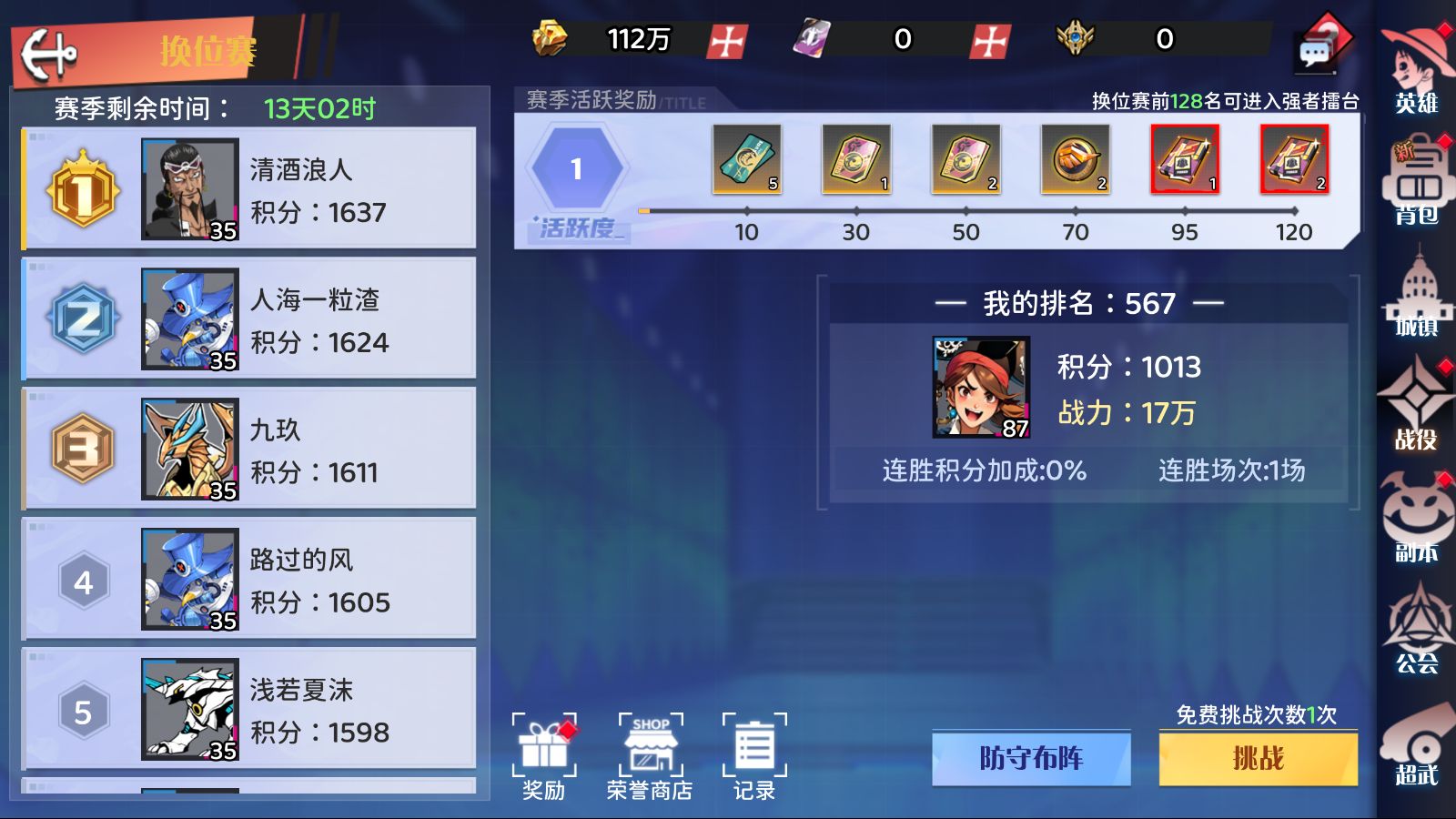
Task: Open the chat speech bubble icon
Action: (1315, 54)
